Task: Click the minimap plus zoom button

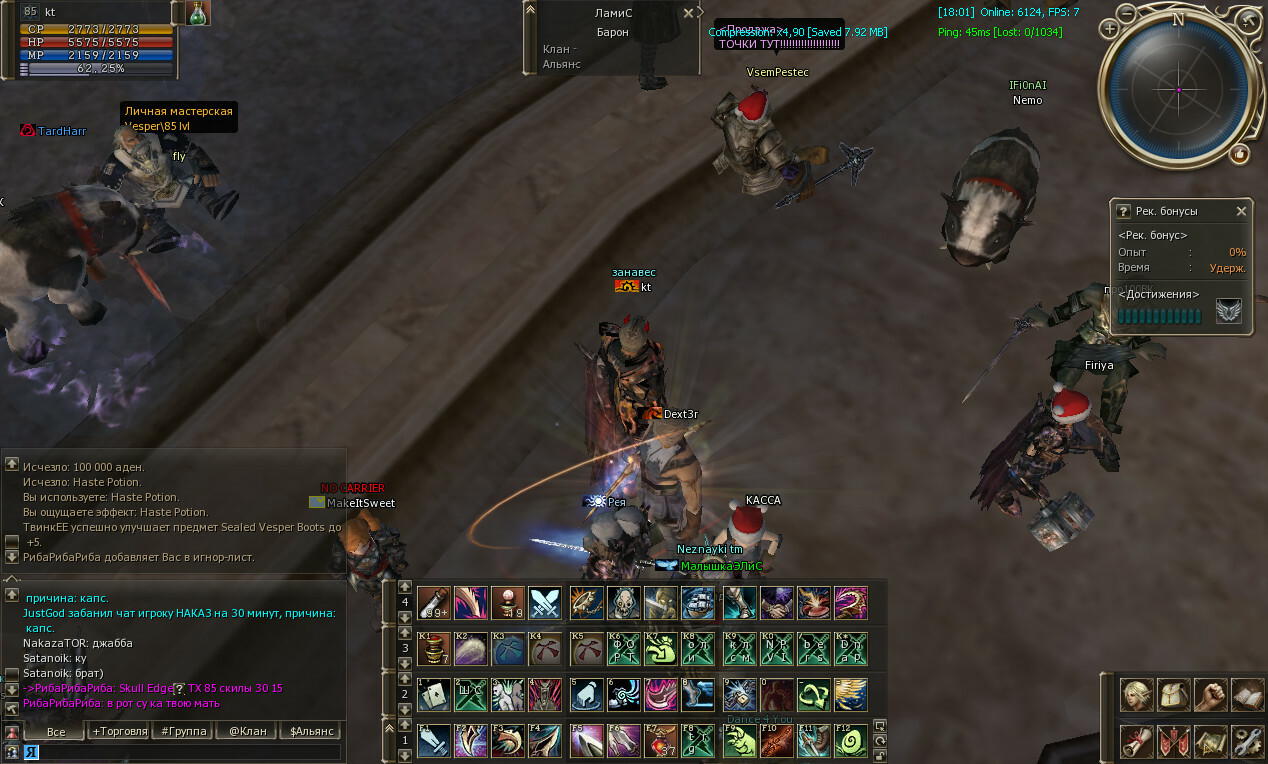Action: tap(1110, 29)
